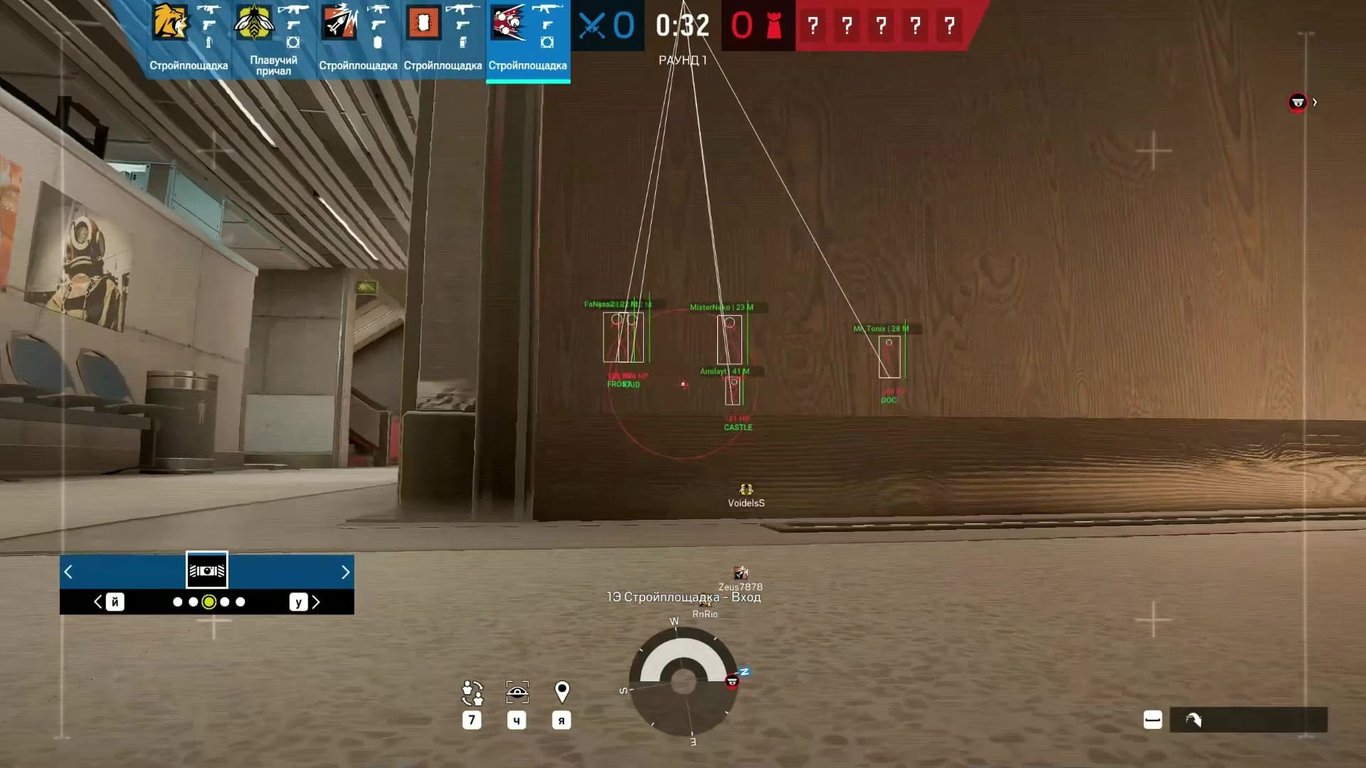The image size is (1366, 768).
Task: Select the gadget thumbnail in the carousel center
Action: click(207, 570)
